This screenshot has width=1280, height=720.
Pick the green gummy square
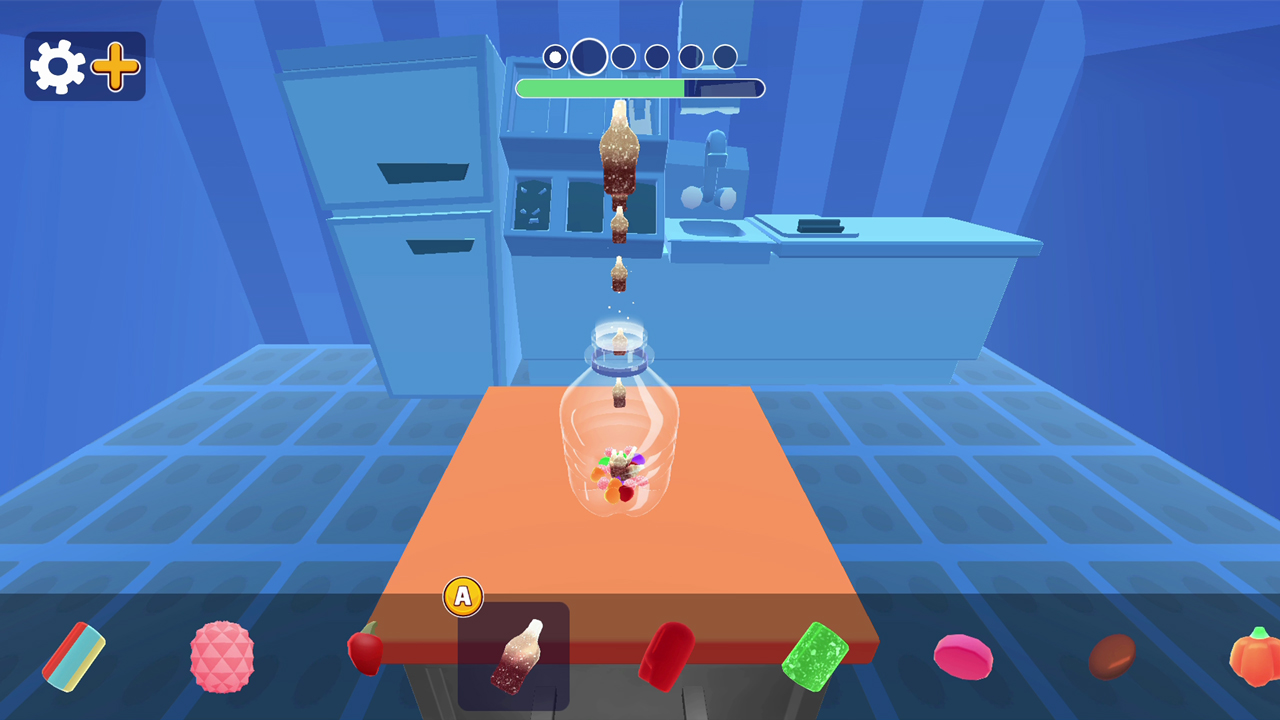click(x=817, y=655)
